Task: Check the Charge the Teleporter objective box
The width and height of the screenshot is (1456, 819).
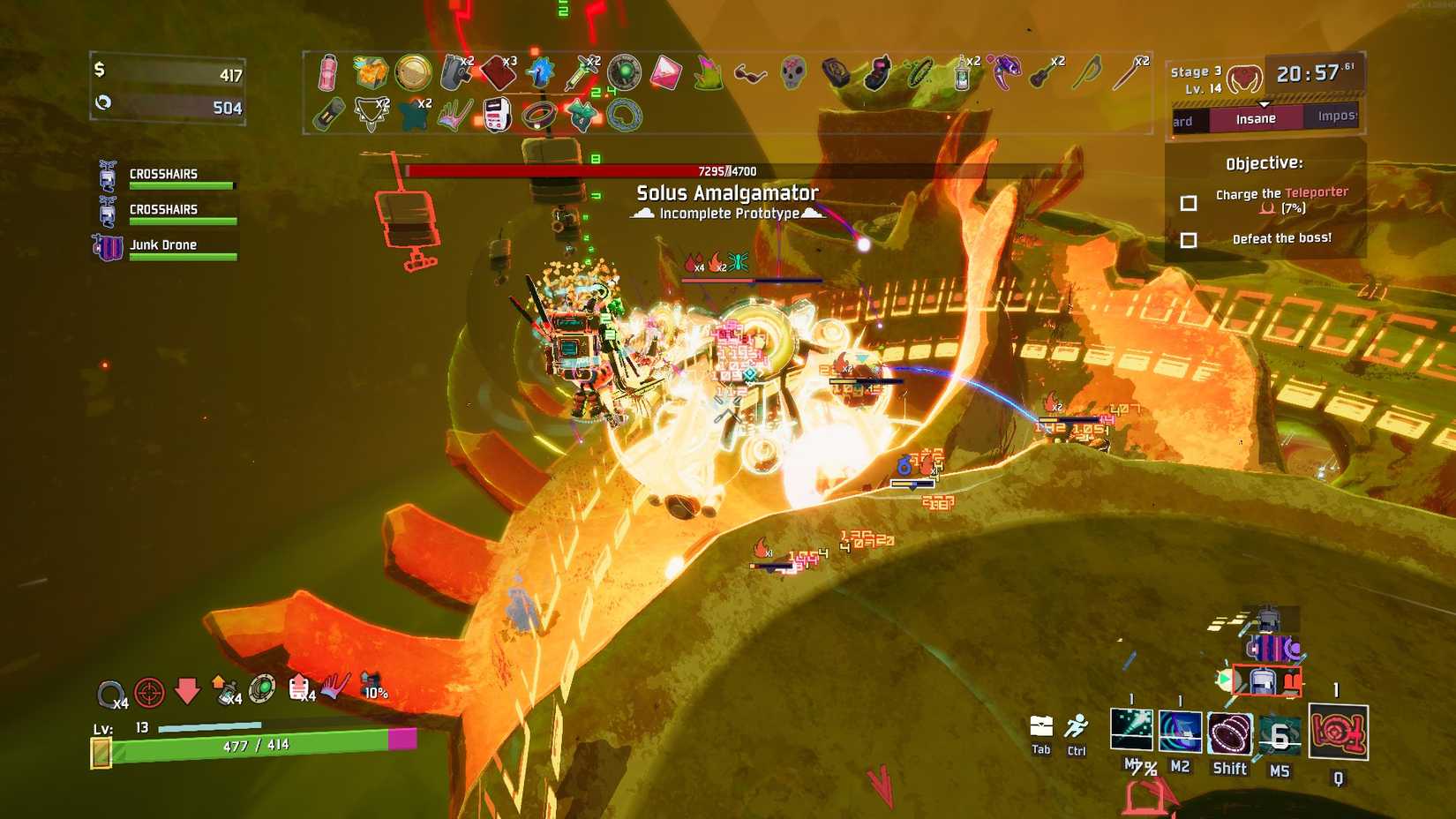Action: click(x=1187, y=202)
